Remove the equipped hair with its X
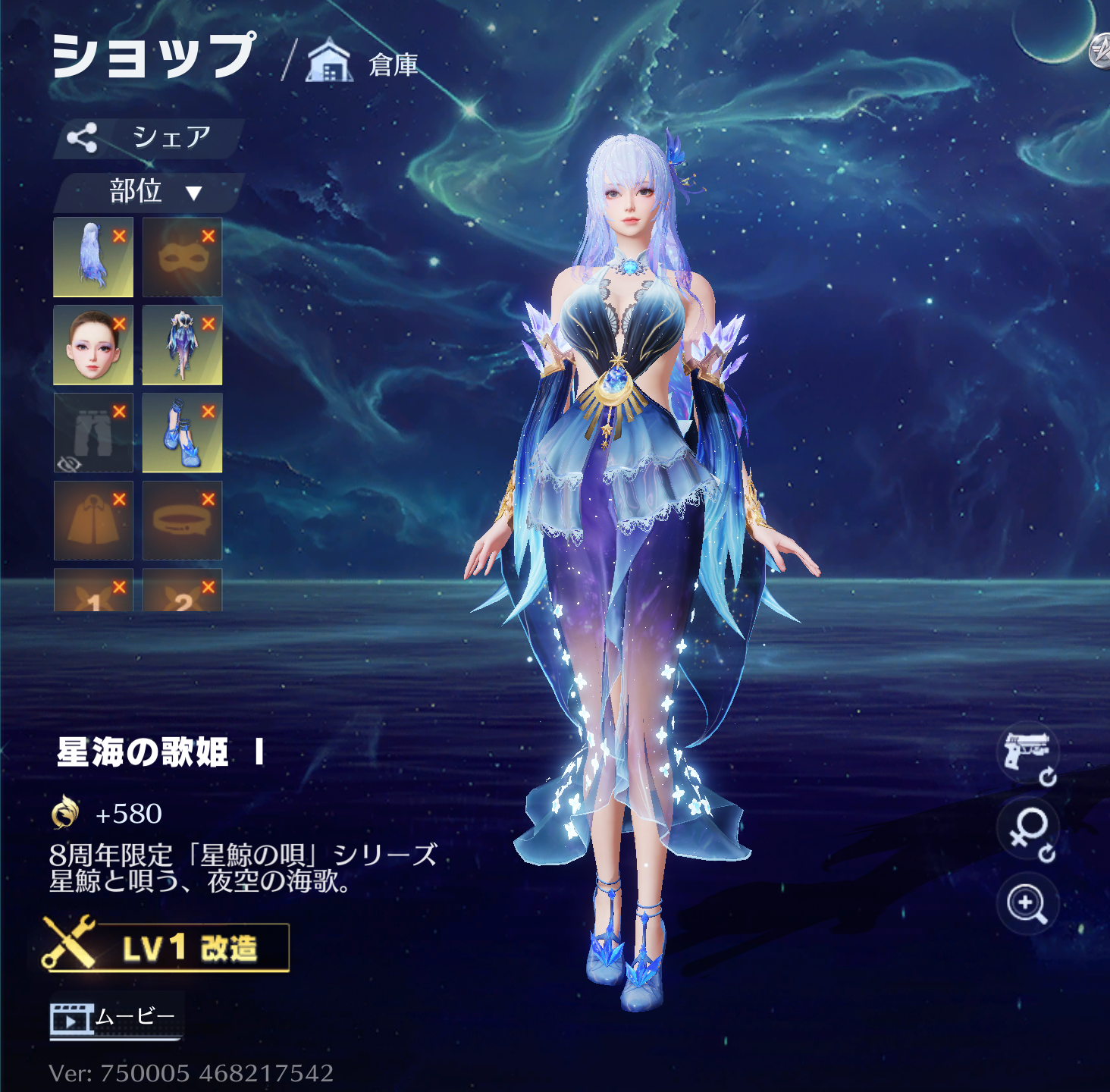This screenshot has width=1110, height=1092. click(x=119, y=236)
